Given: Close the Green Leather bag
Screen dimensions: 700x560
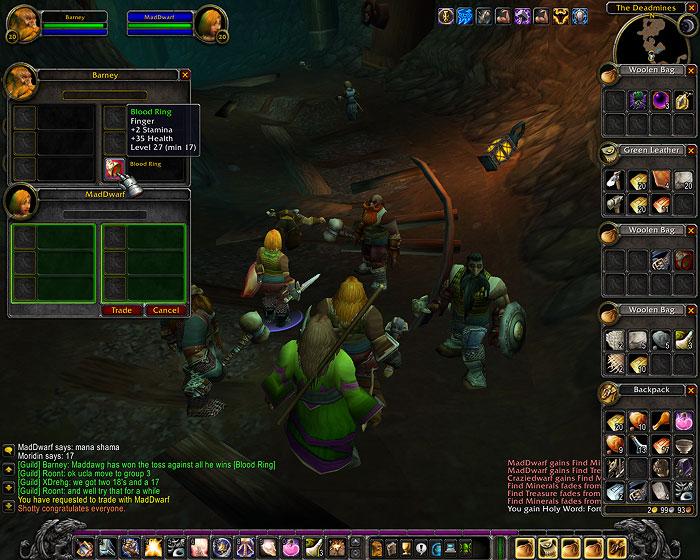Looking at the screenshot, I should click(x=691, y=149).
